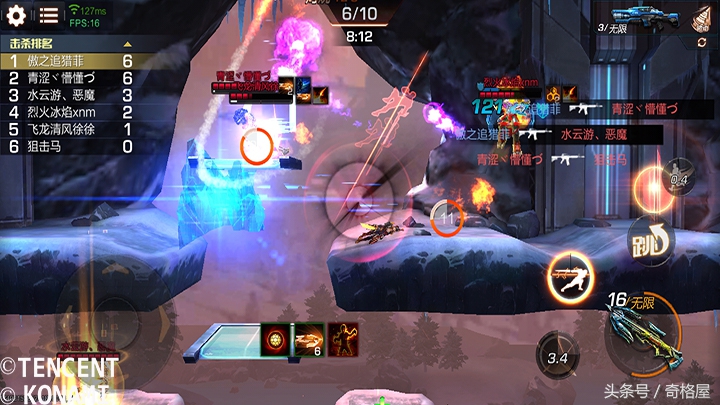This screenshot has width=720, height=405.
Task: Tap the reload icon beside the rifle
Action: (x=704, y=41)
